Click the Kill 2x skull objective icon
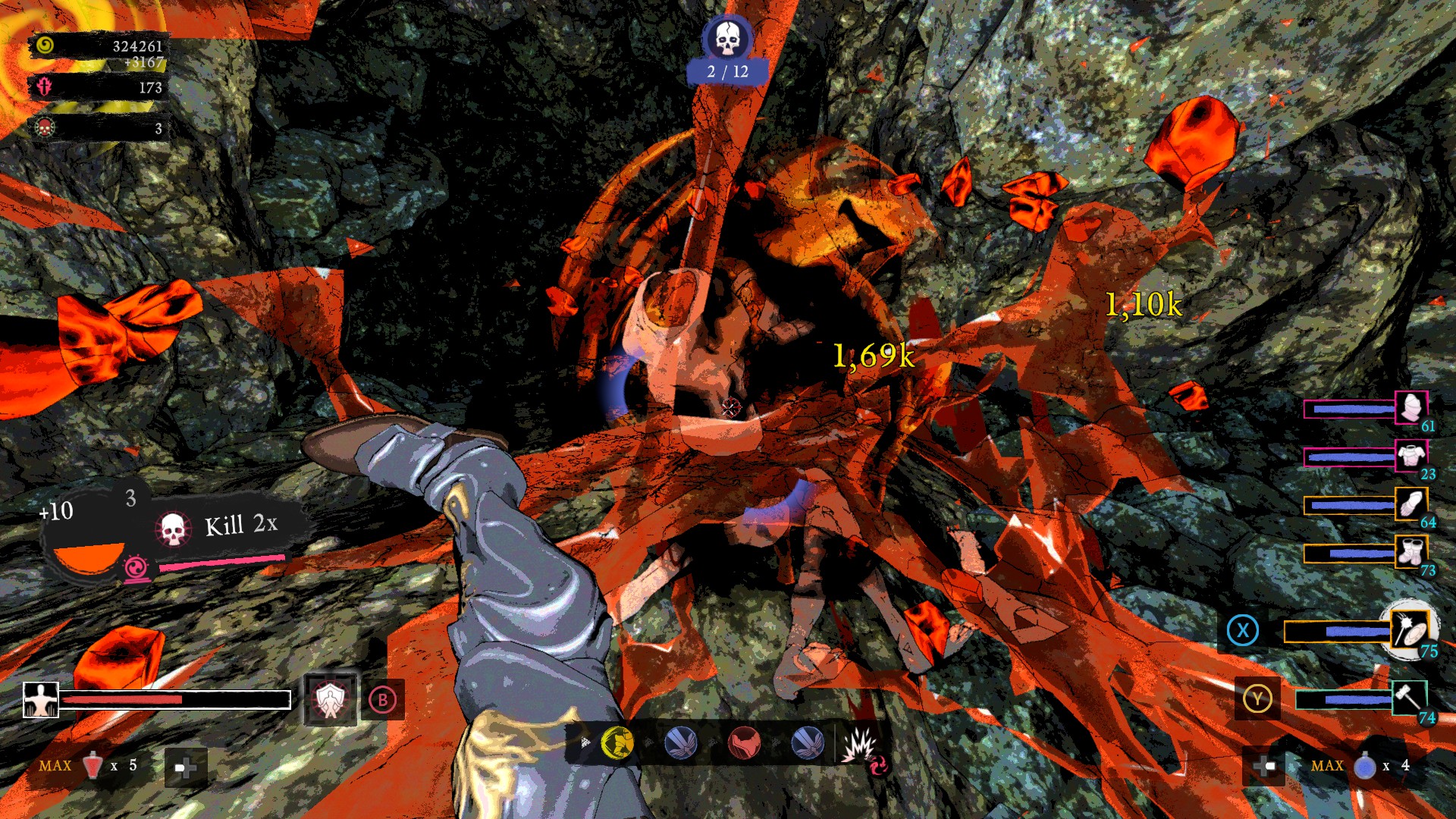This screenshot has height=819, width=1456. 173,529
